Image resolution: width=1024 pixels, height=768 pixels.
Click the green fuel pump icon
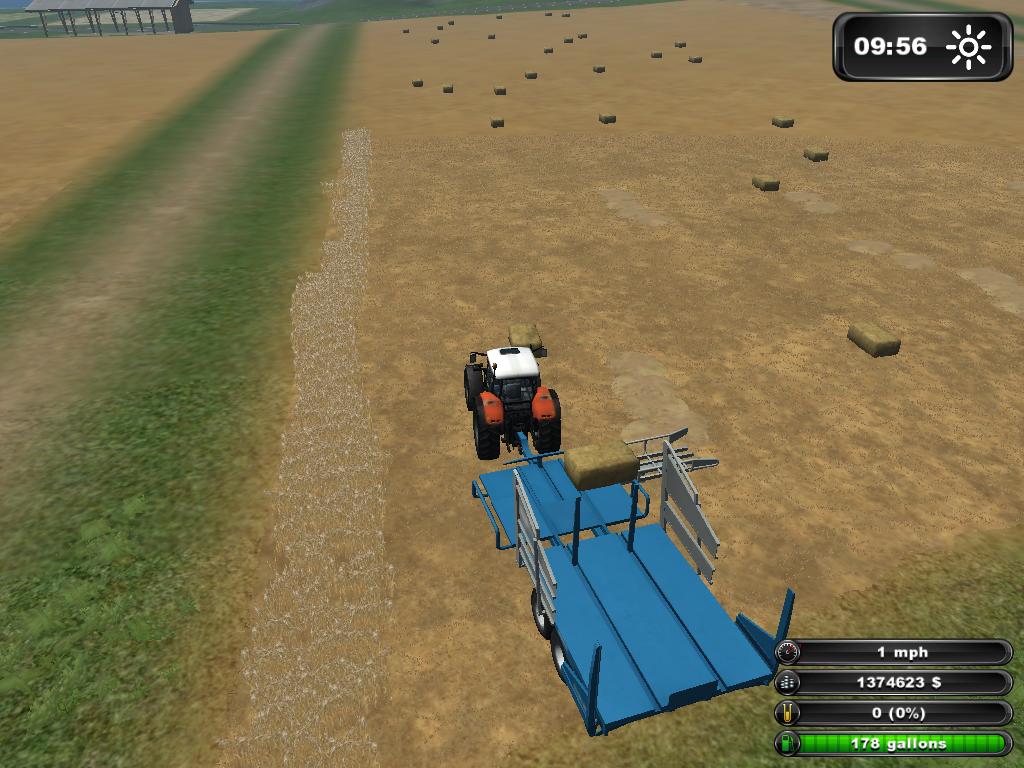coord(788,743)
